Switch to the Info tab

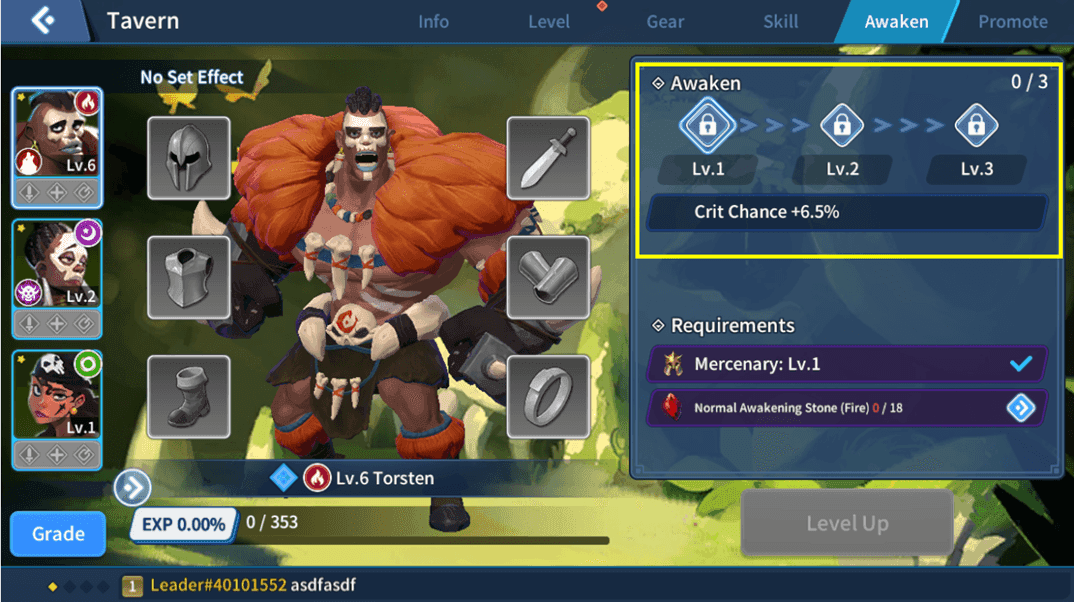click(x=433, y=21)
